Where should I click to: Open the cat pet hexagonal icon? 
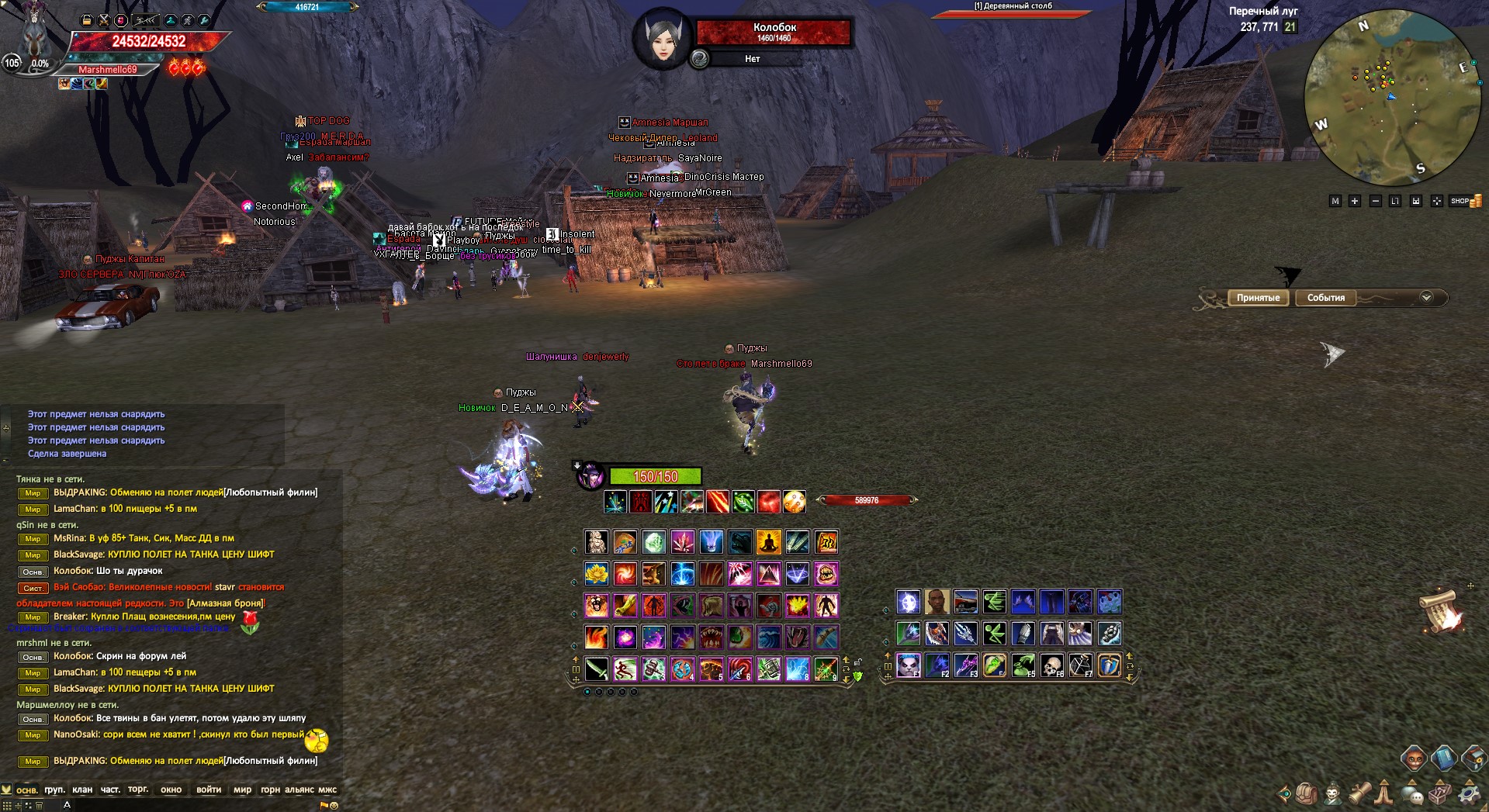tap(1414, 758)
